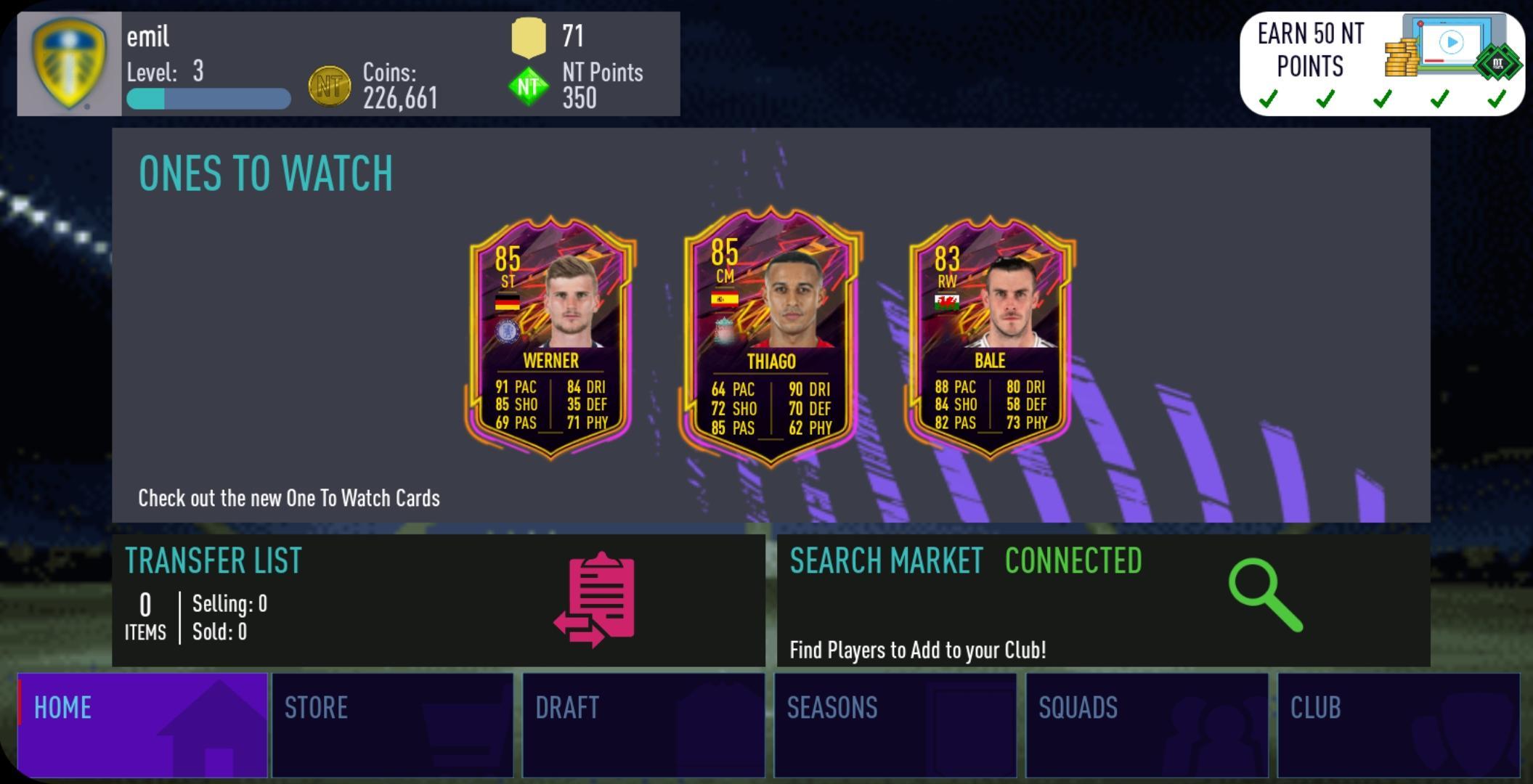Pick the Bale 83 RW card

point(991,337)
